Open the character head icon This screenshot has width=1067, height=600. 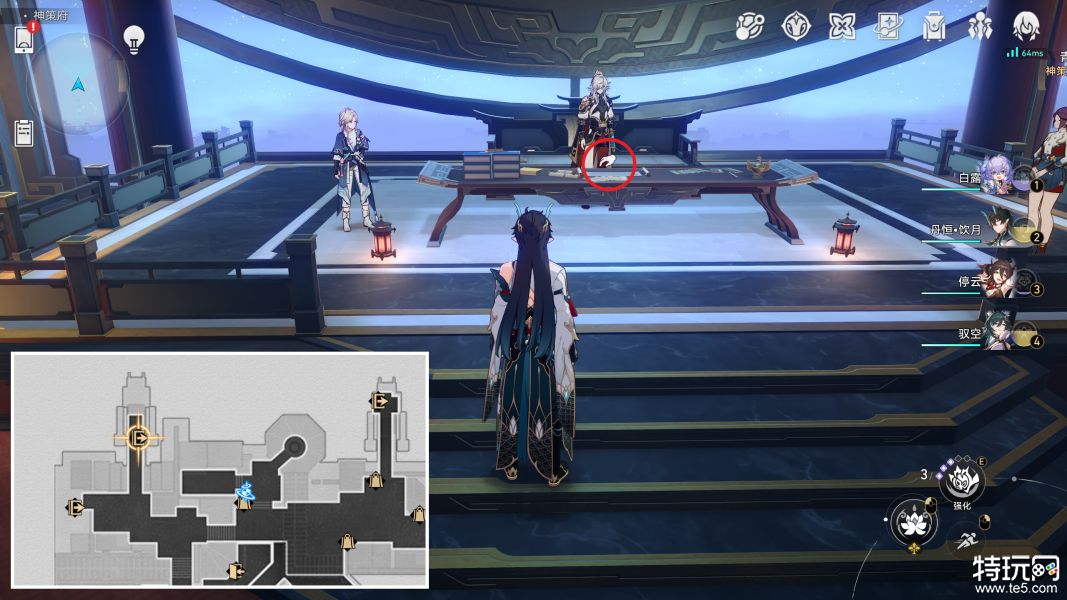click(x=1026, y=27)
